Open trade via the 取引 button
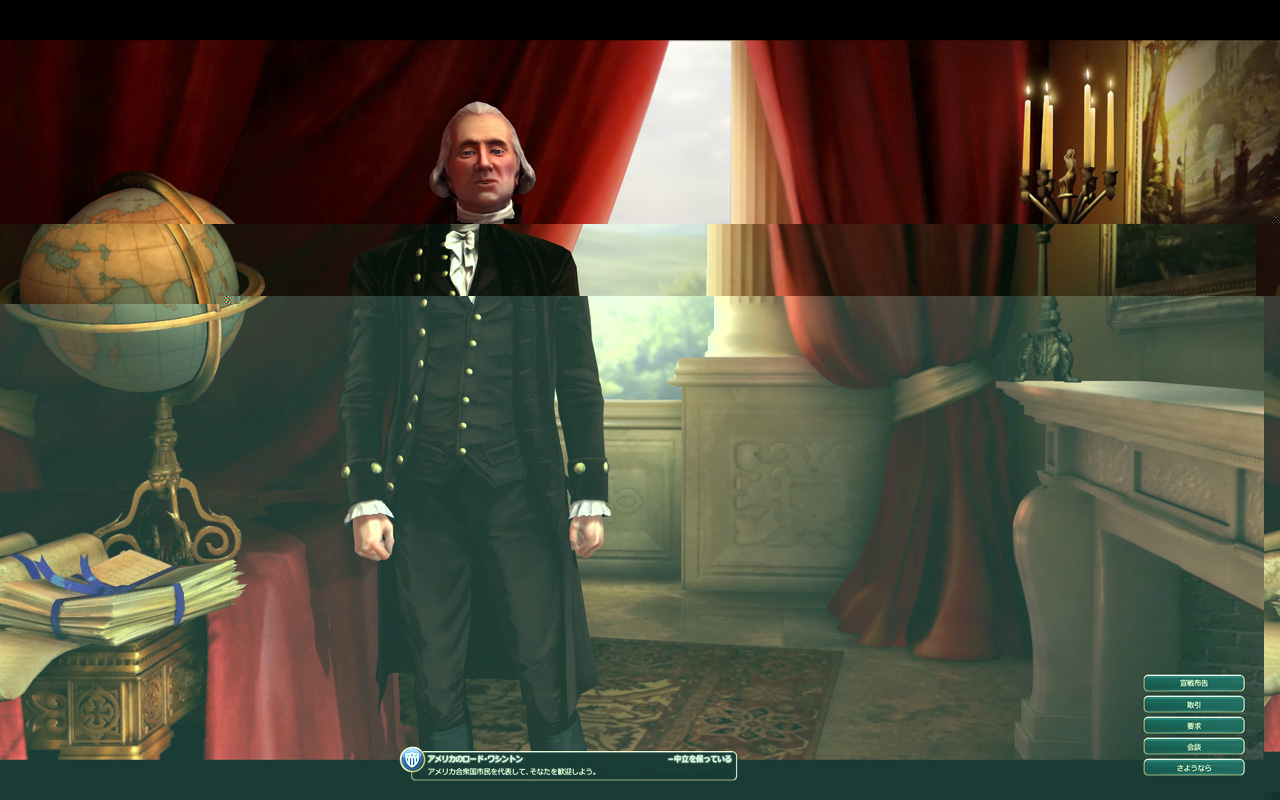 (x=1193, y=704)
